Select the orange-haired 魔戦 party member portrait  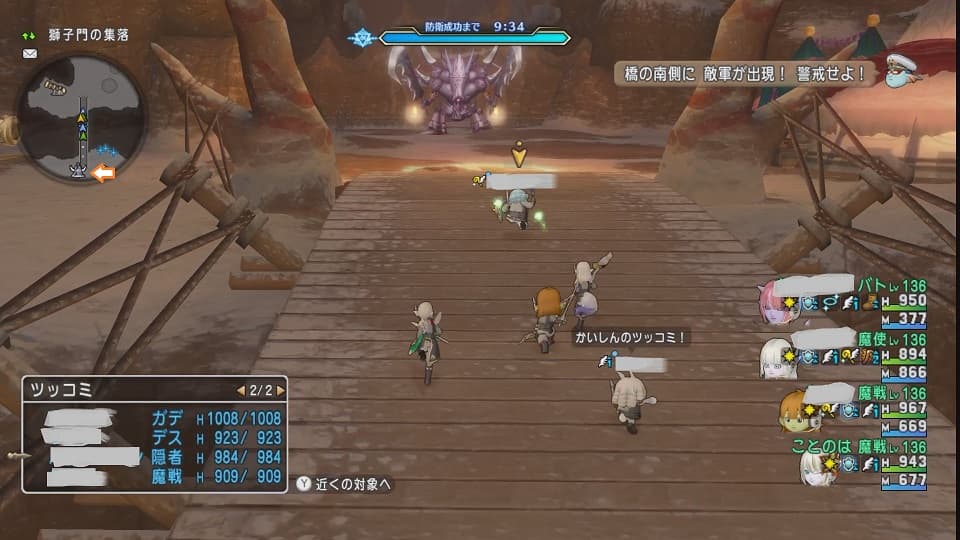coord(795,411)
